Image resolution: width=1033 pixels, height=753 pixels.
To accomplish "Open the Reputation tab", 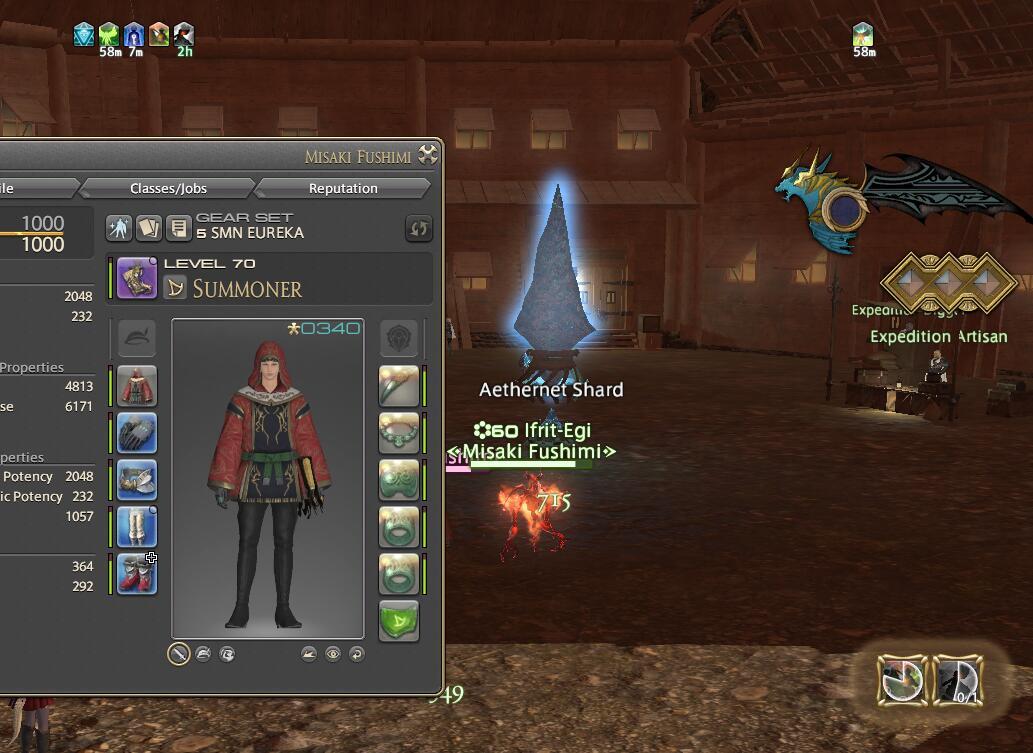I will click(x=343, y=188).
